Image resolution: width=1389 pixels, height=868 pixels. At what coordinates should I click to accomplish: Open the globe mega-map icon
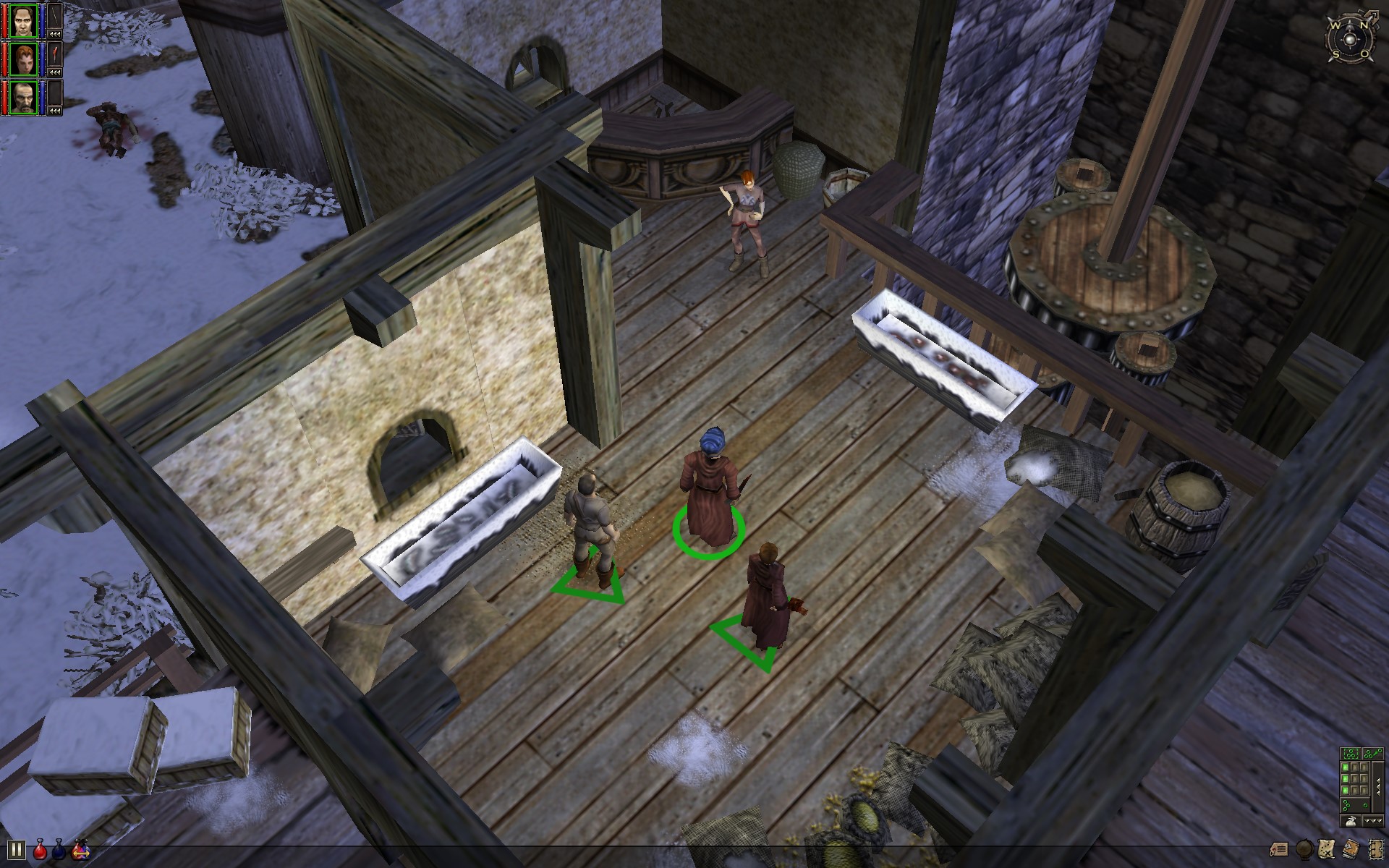tap(1304, 848)
